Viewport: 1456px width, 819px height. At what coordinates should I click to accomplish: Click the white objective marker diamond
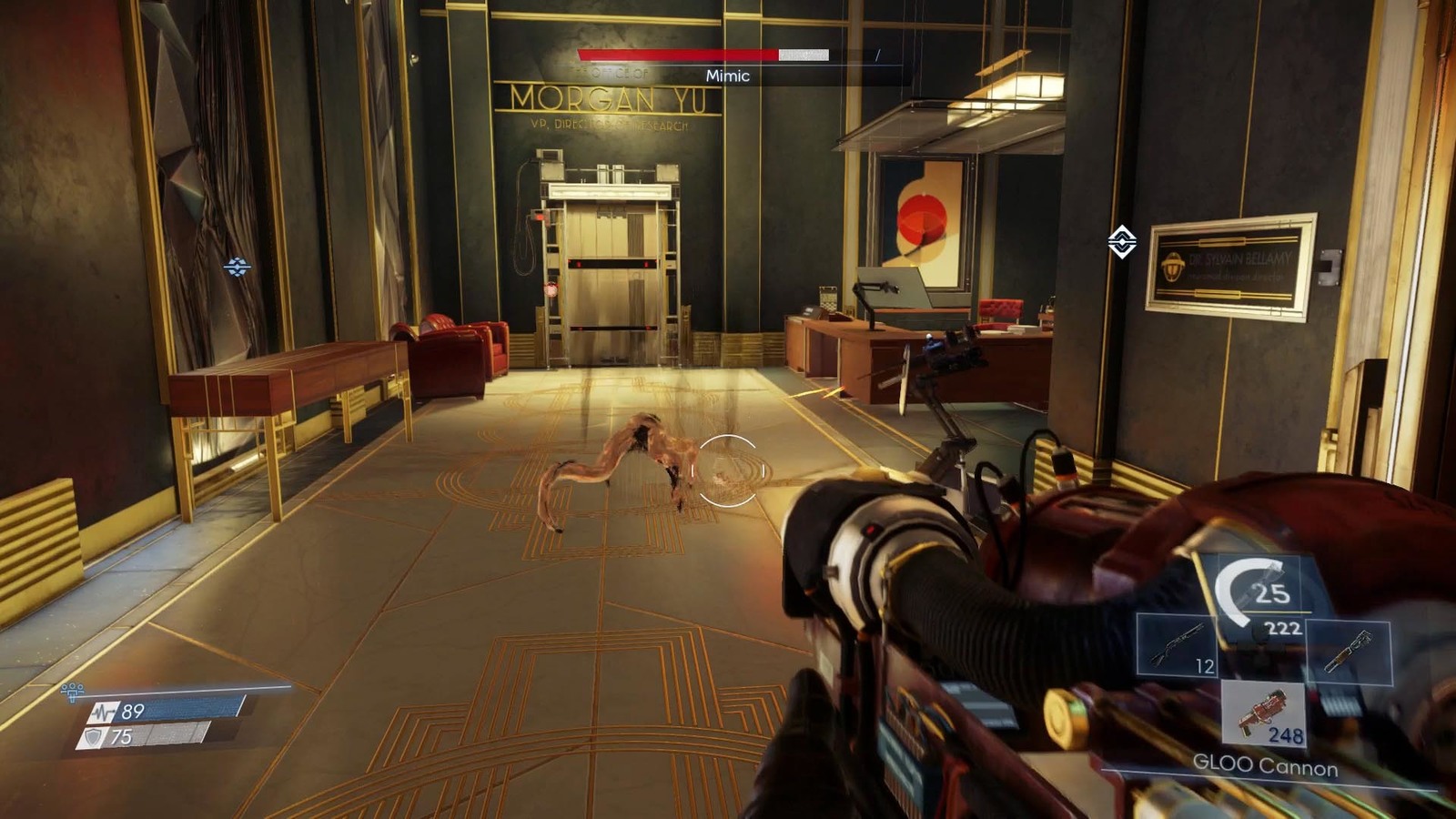click(1121, 242)
